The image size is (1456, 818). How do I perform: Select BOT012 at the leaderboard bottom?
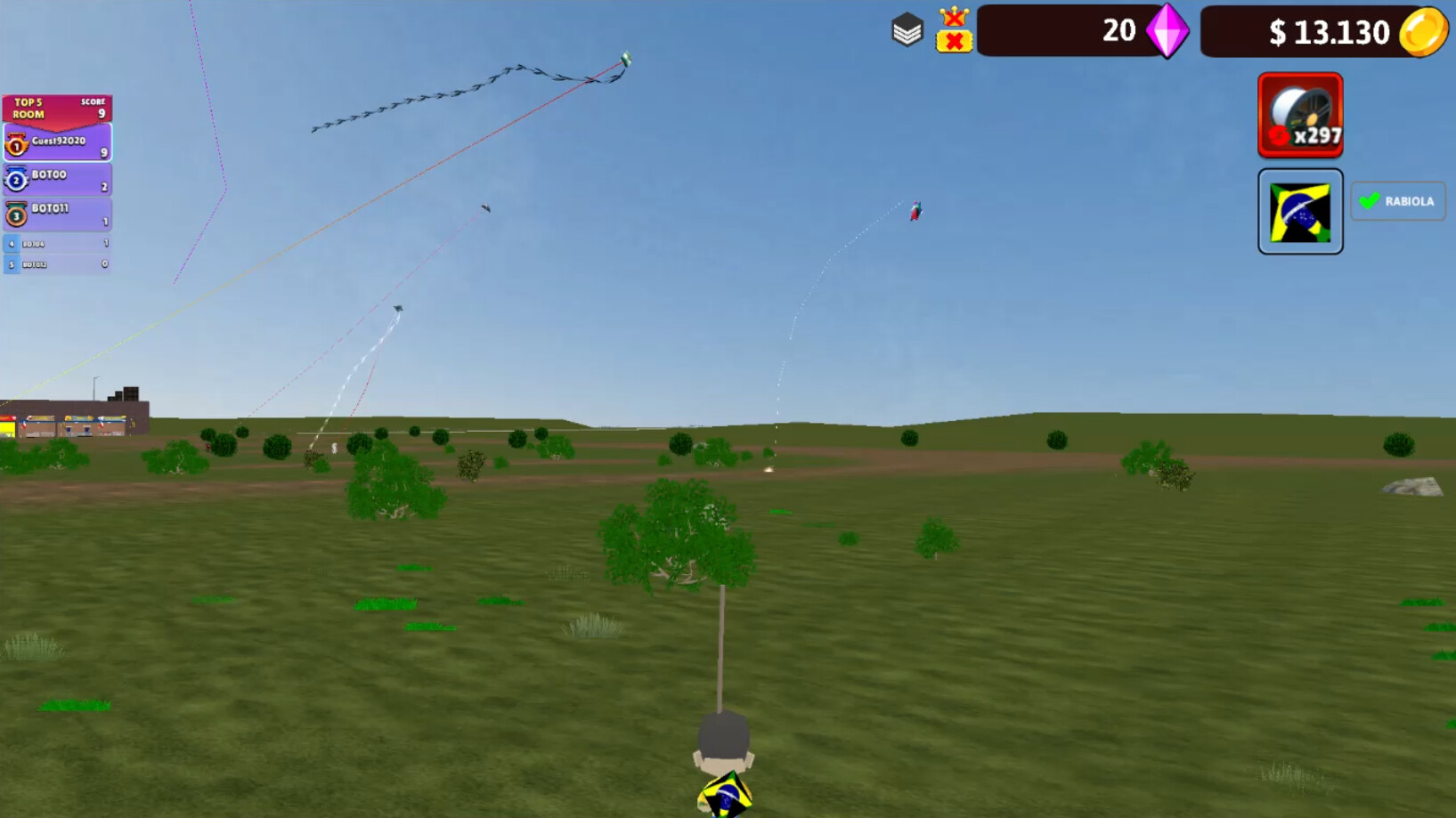coord(53,263)
